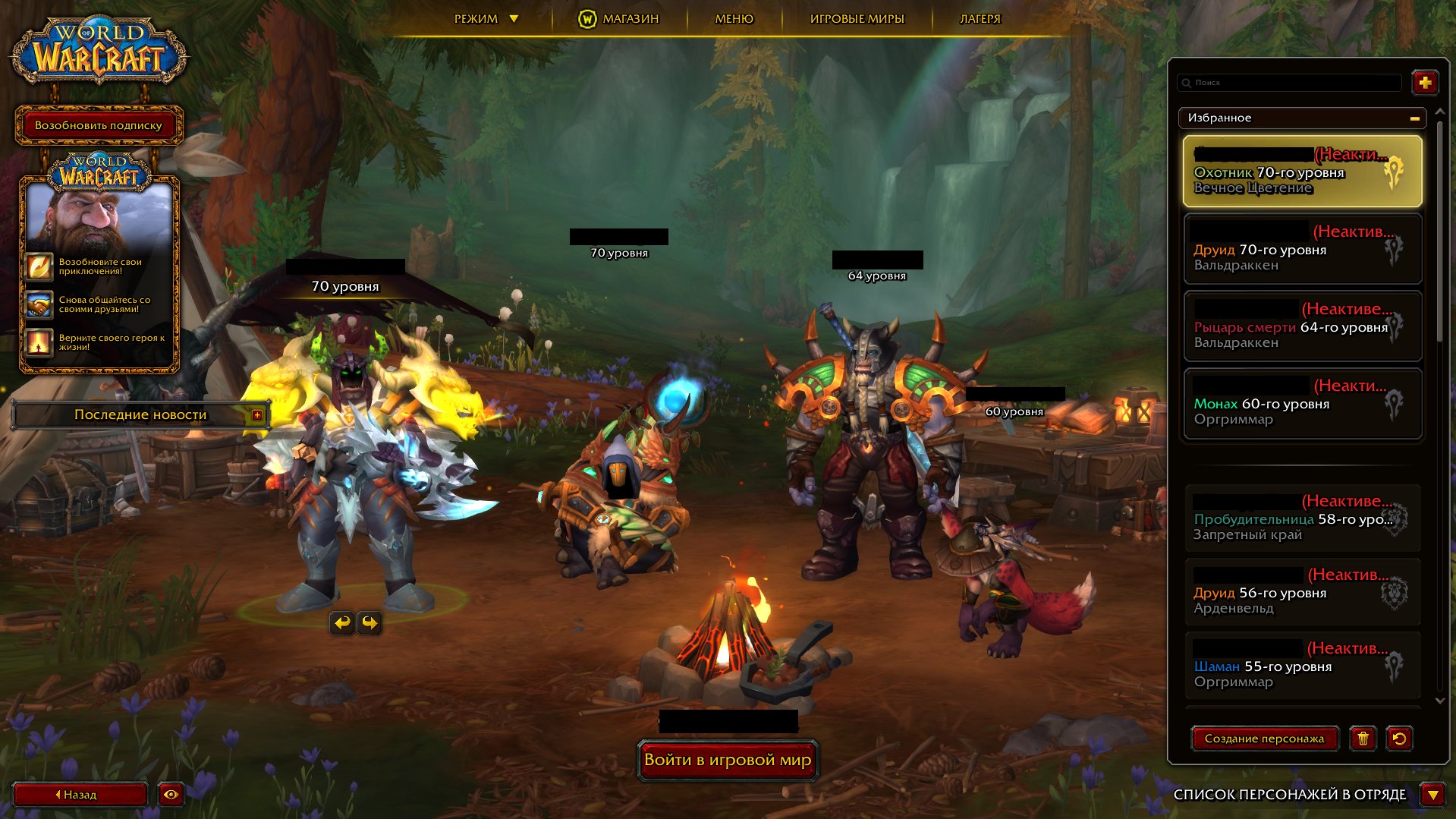This screenshot has width=1456, height=819.
Task: Collapse the Избранное section
Action: (x=1414, y=118)
